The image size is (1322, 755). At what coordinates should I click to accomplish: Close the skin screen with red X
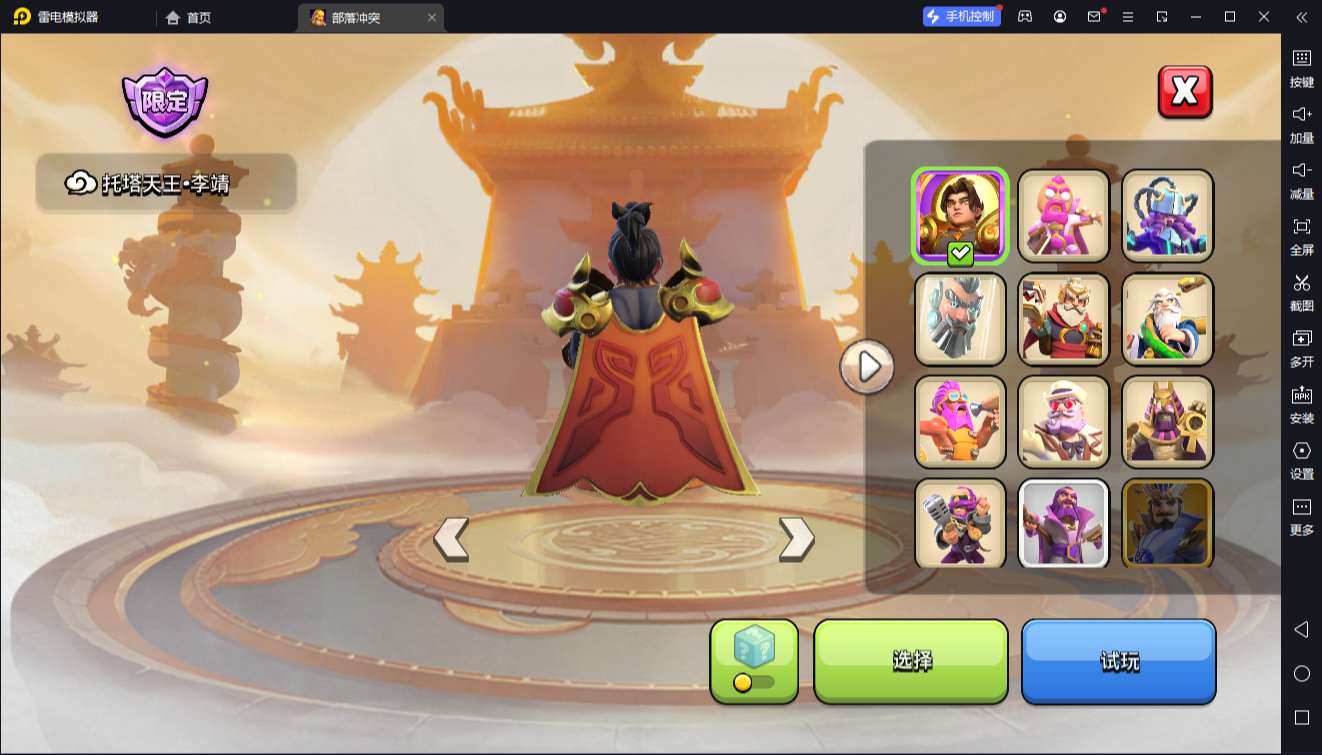(x=1185, y=92)
